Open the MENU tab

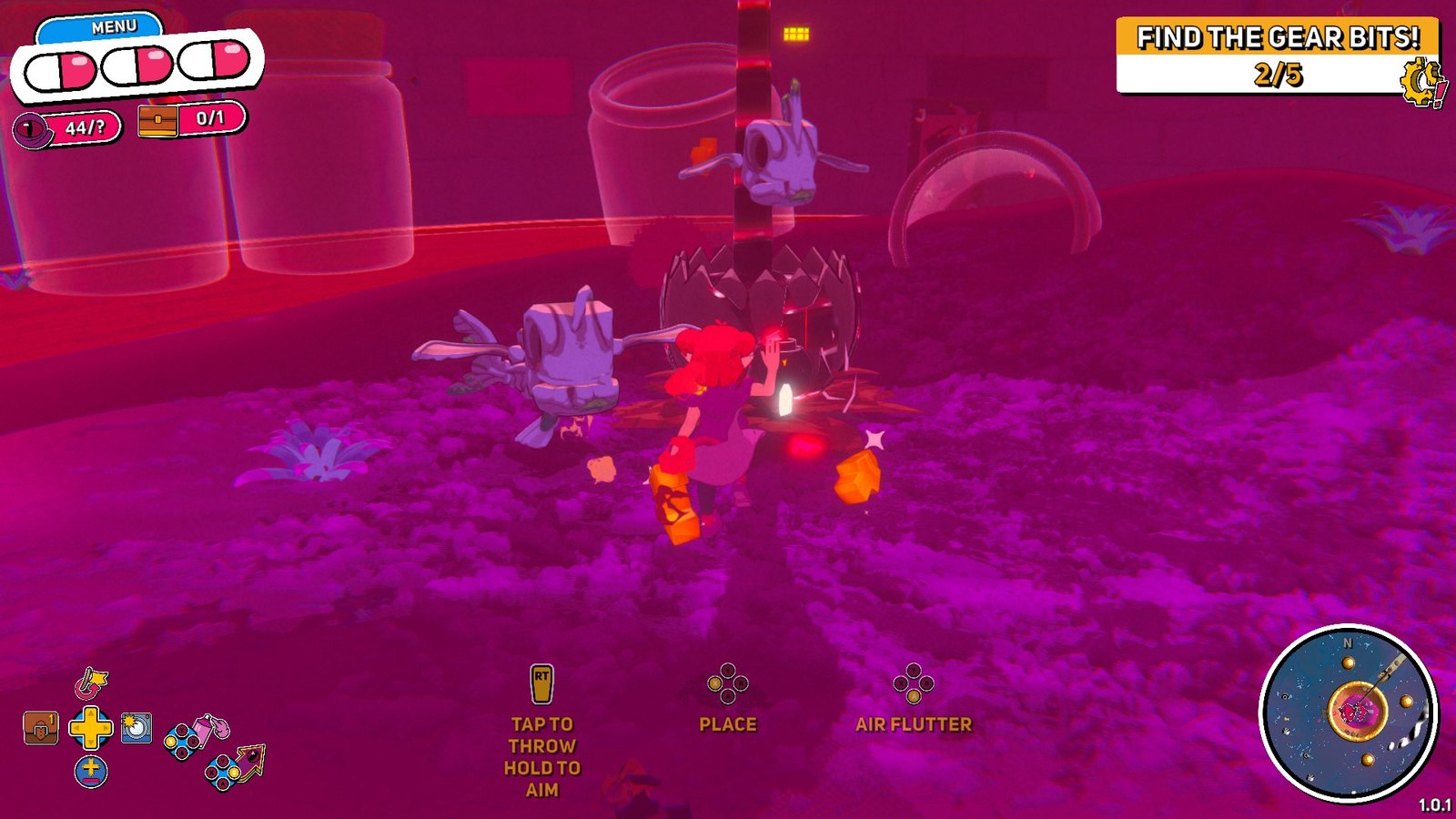pos(109,25)
